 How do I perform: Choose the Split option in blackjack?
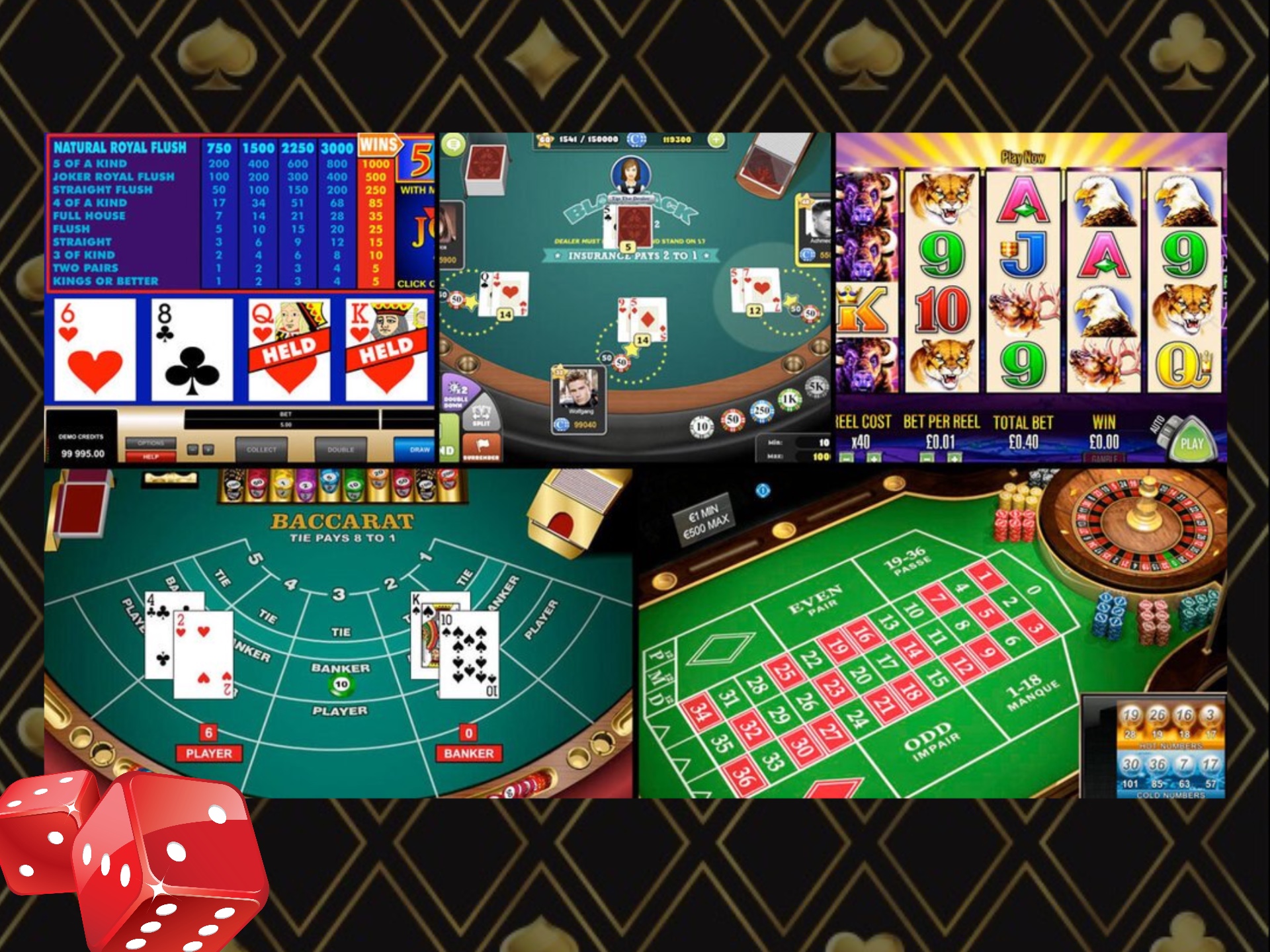[x=481, y=417]
